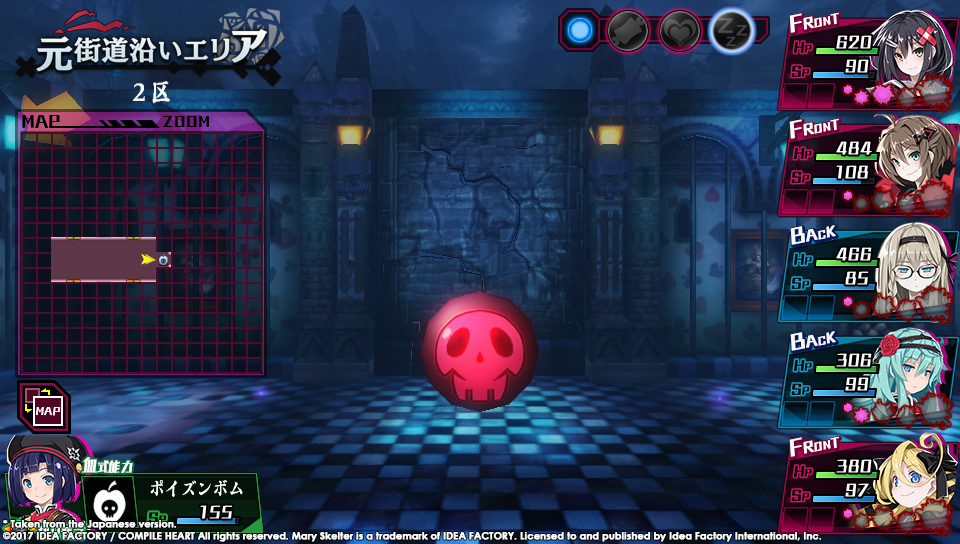Select the ticket-shaped status icon
This screenshot has width=960, height=544.
[x=630, y=30]
